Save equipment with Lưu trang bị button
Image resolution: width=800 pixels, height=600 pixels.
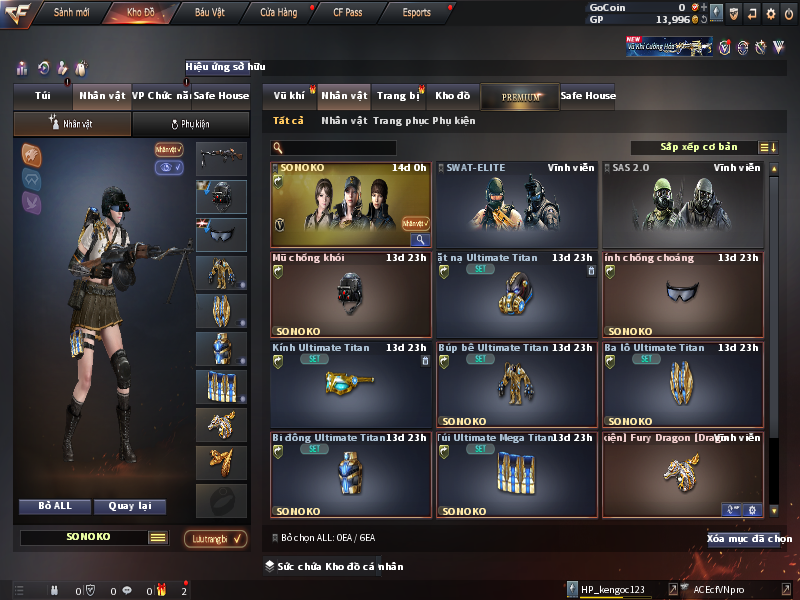(215, 538)
